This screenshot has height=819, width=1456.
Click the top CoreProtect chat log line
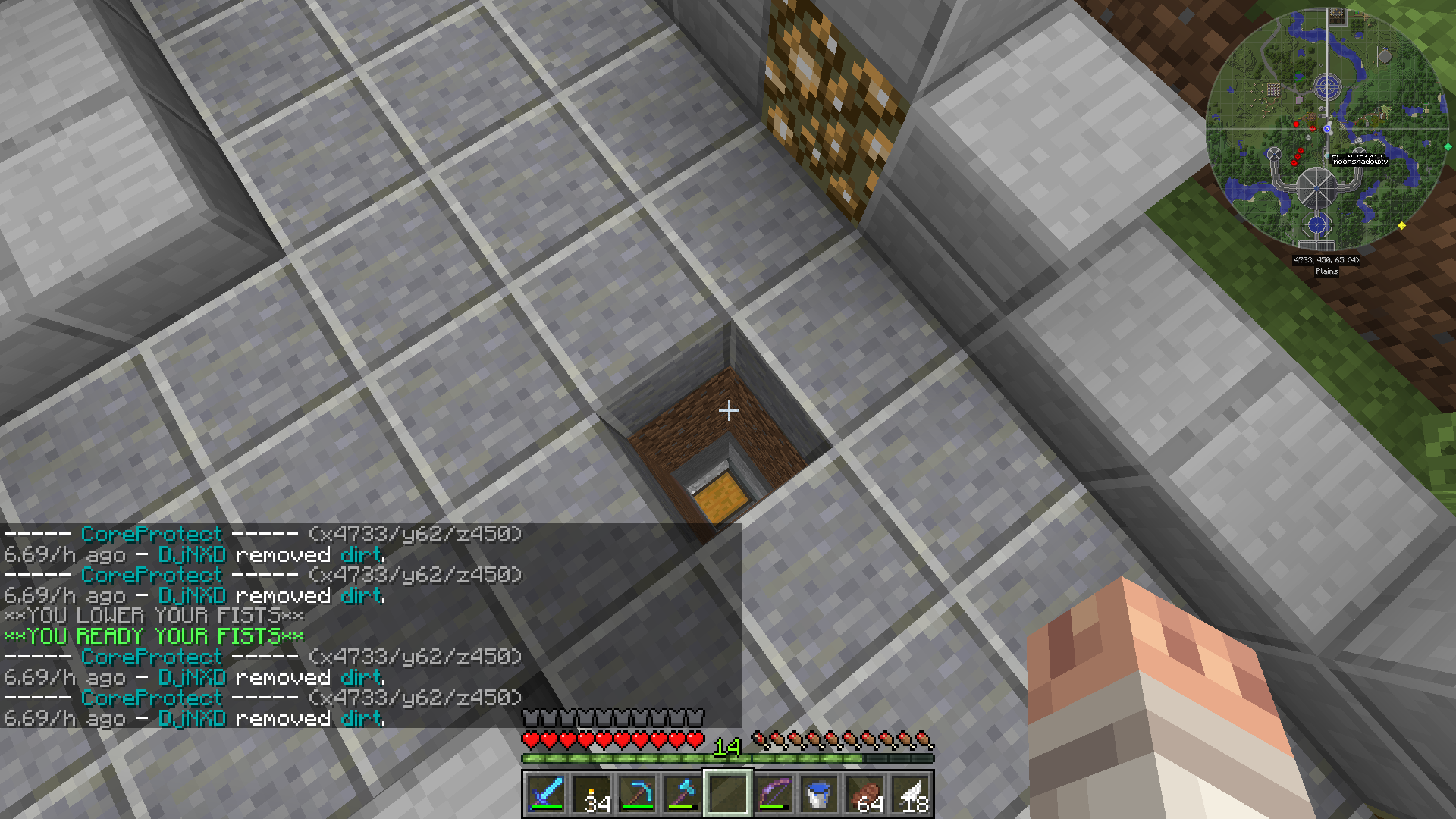263,535
